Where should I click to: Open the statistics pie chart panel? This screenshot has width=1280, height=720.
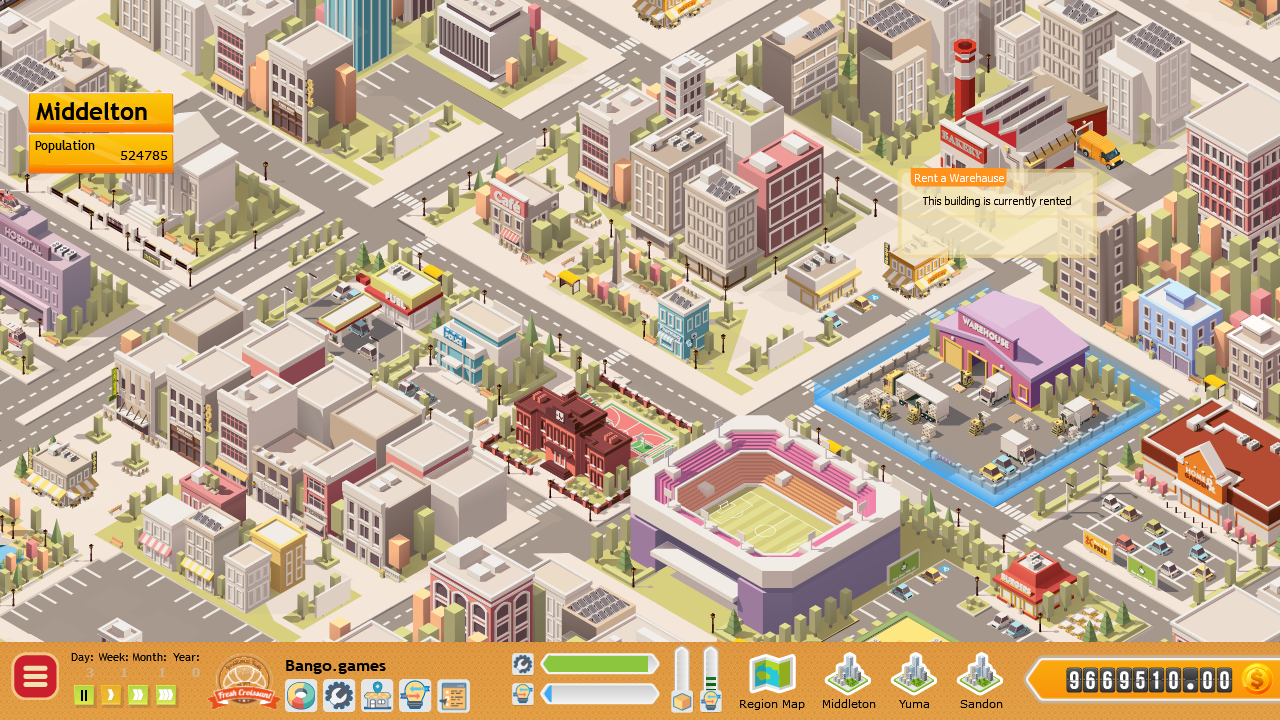coord(301,695)
